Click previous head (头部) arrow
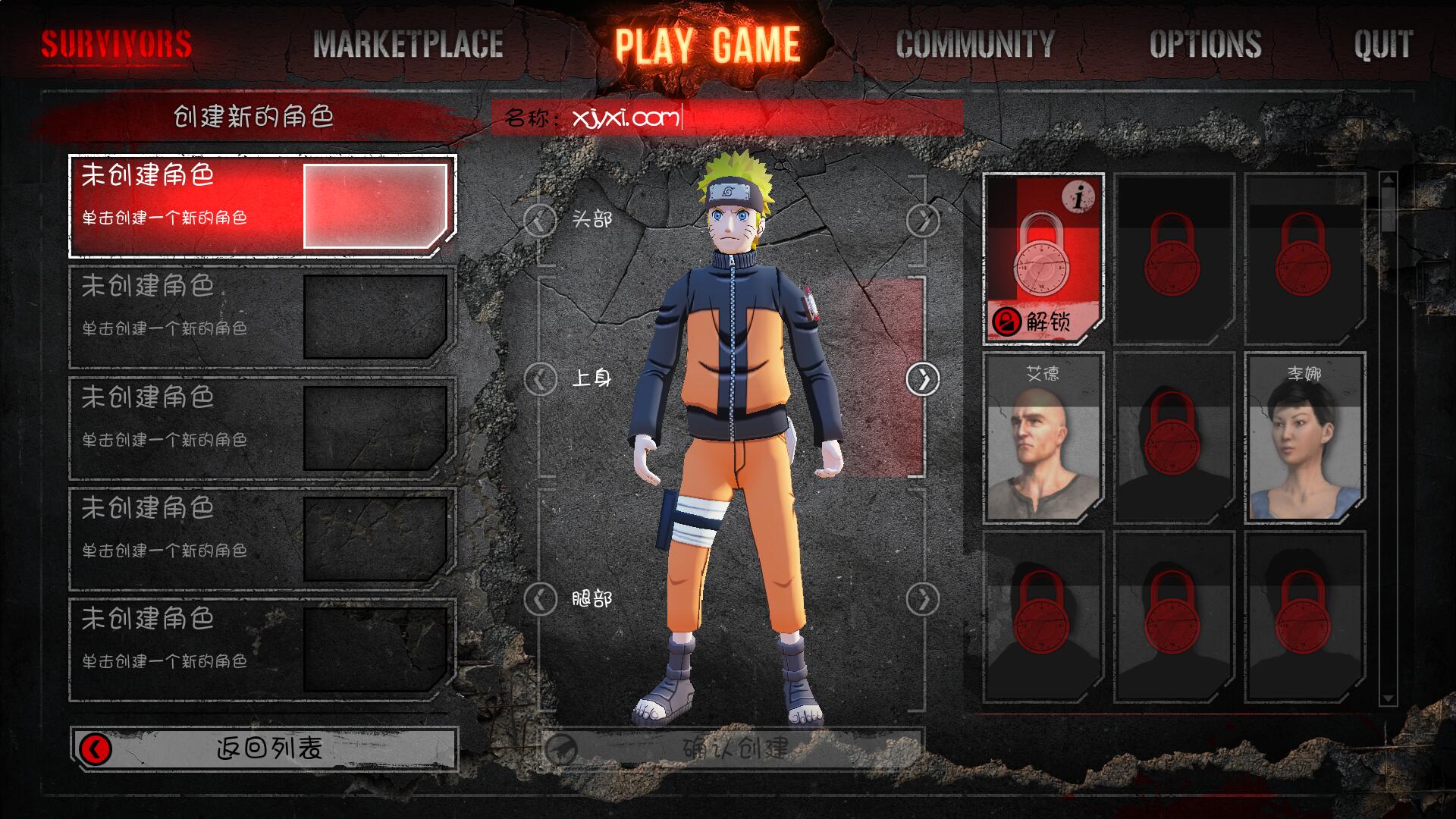This screenshot has width=1456, height=819. click(540, 221)
